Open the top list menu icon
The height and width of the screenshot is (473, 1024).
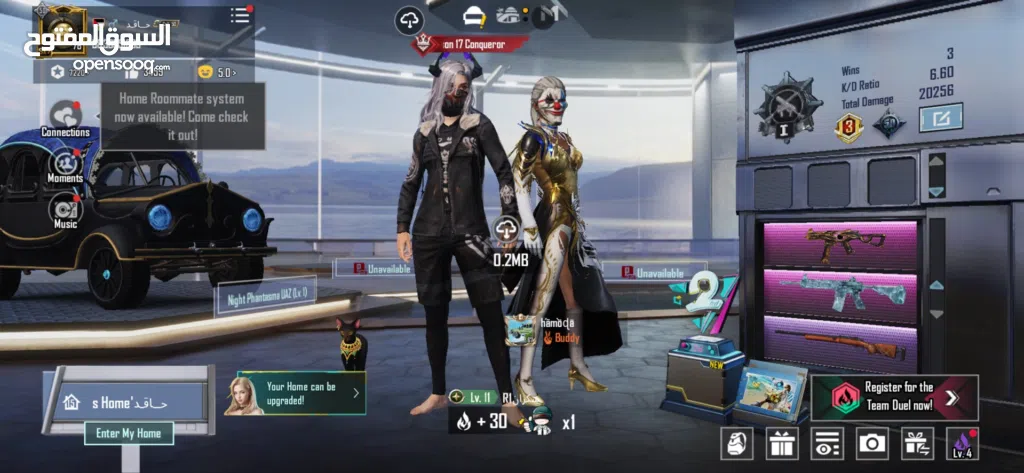pyautogui.click(x=240, y=15)
